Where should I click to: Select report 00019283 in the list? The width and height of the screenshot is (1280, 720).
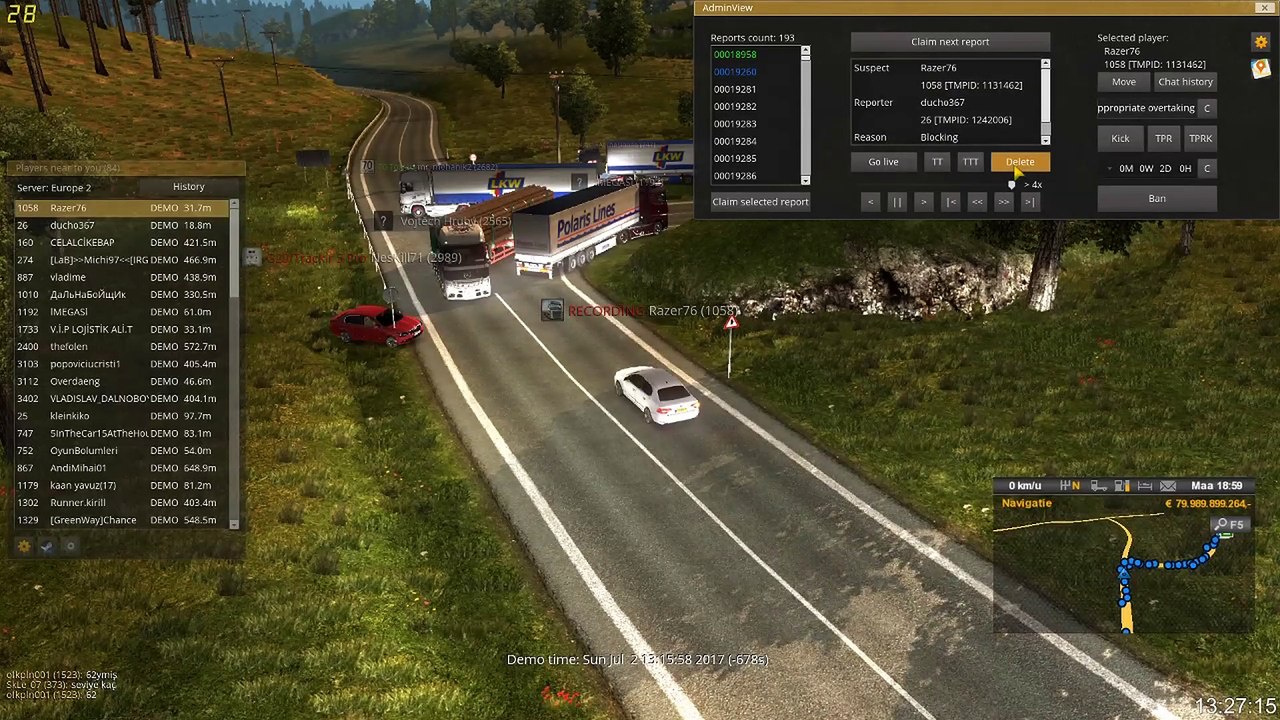click(x=735, y=124)
